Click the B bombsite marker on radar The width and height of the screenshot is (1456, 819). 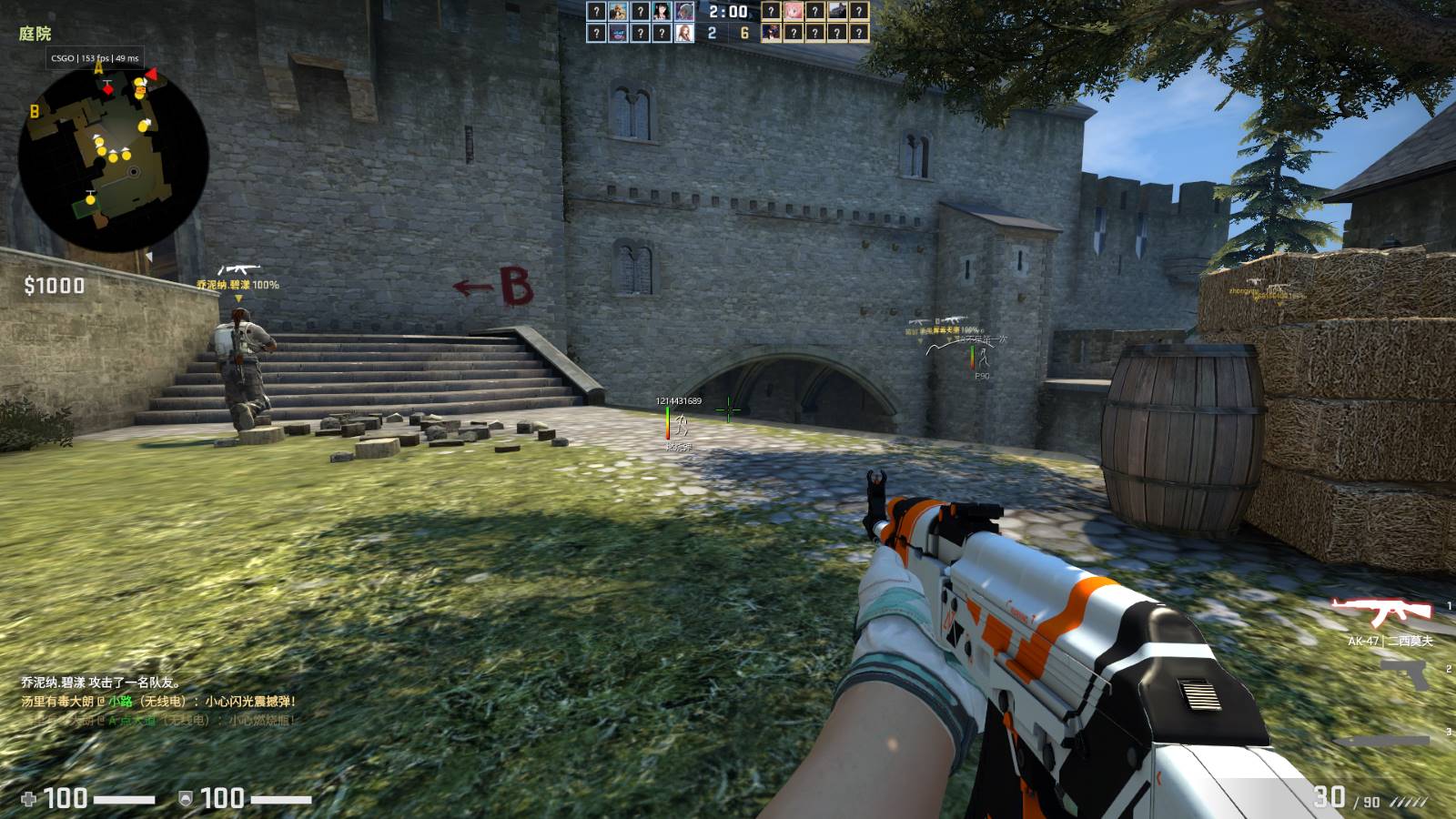click(x=35, y=112)
